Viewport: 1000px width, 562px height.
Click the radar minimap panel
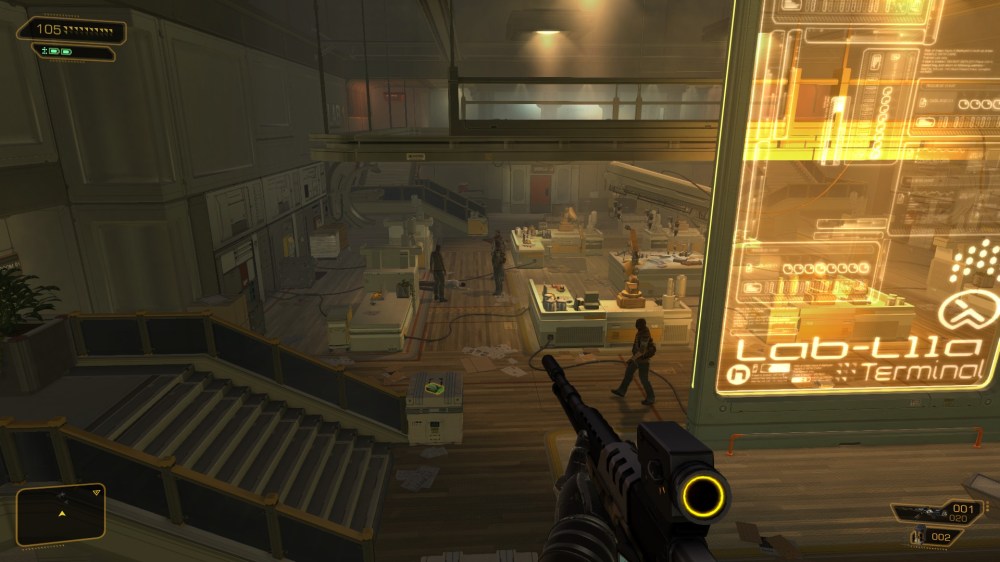61,514
